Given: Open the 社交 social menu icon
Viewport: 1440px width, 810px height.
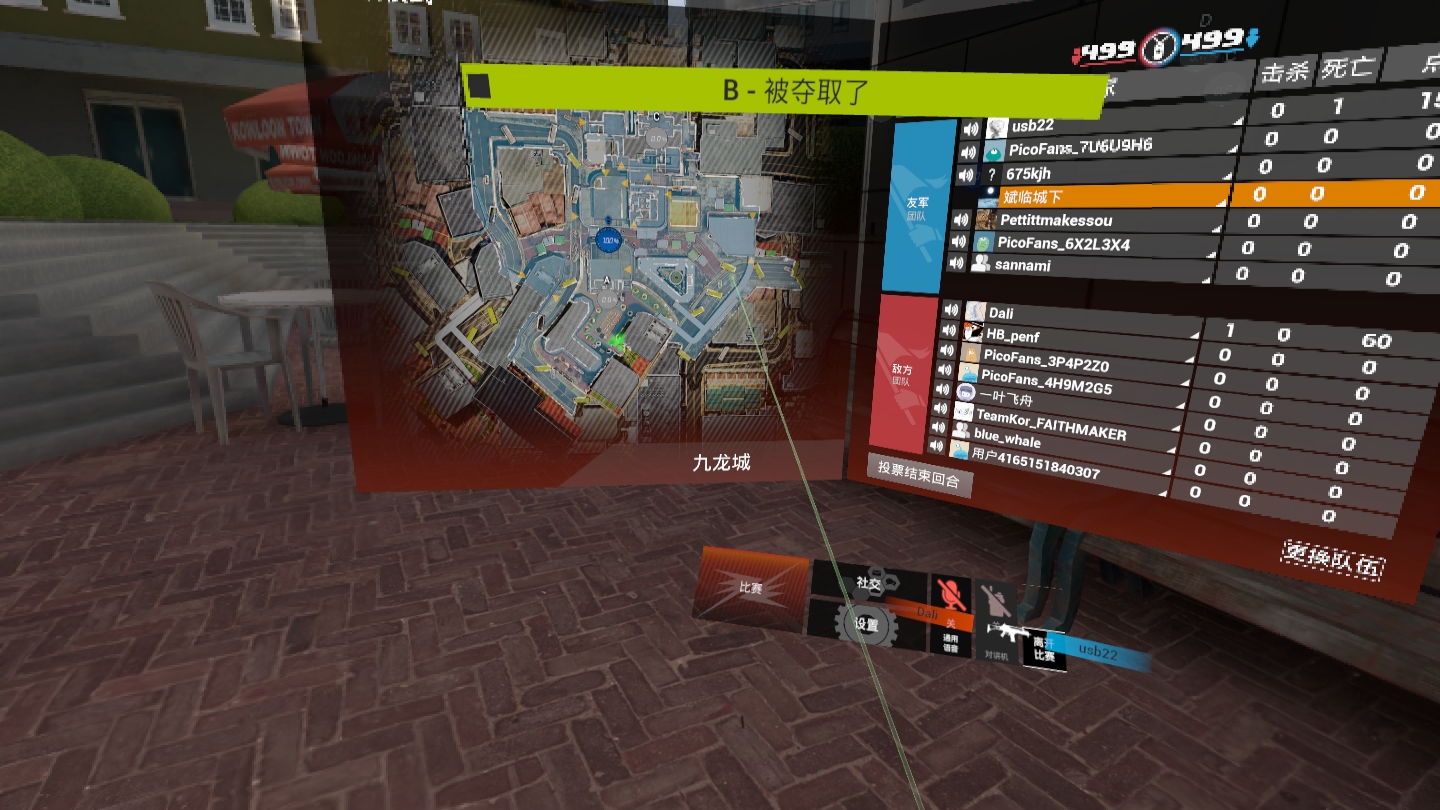Looking at the screenshot, I should point(868,580).
